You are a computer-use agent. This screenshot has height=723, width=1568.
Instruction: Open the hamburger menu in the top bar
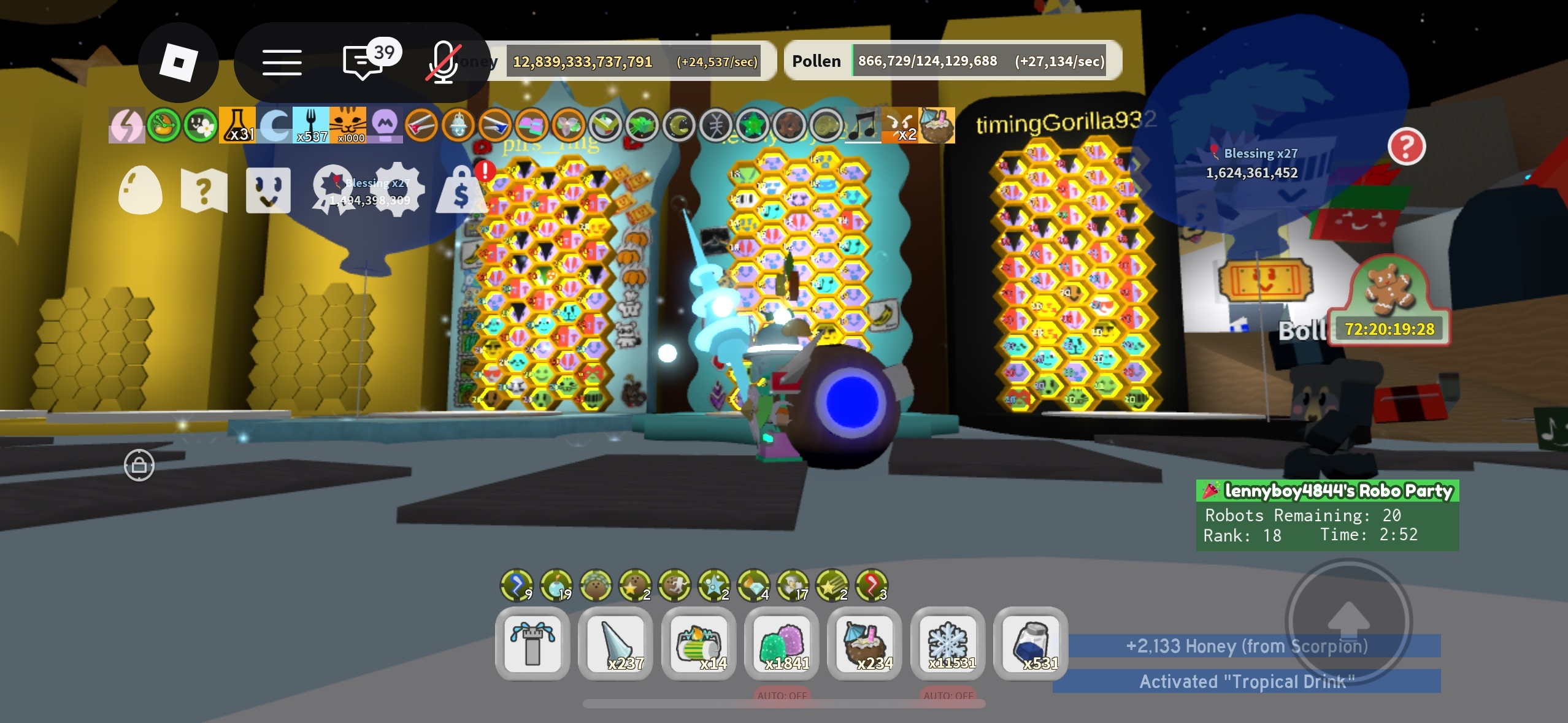282,63
